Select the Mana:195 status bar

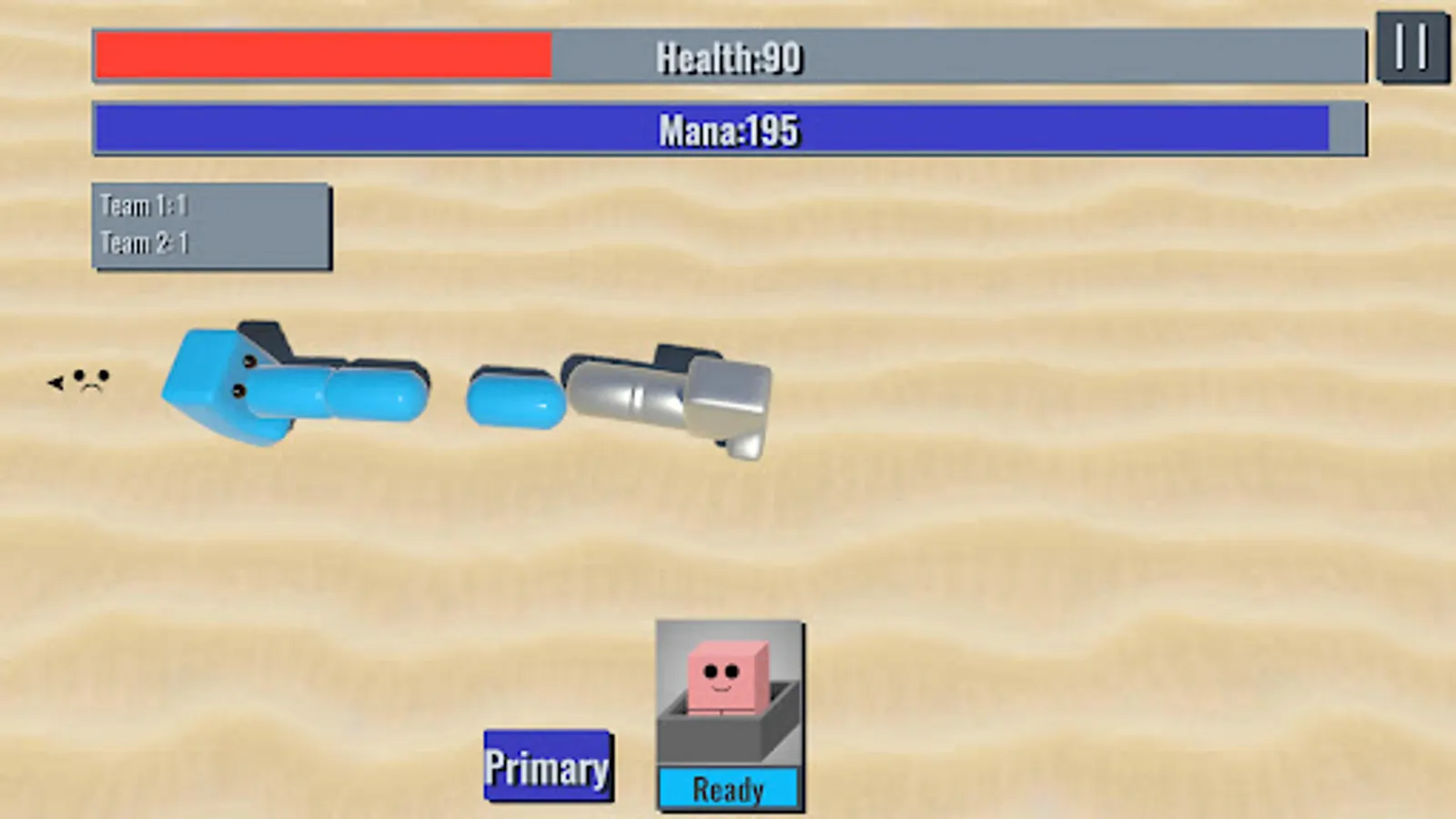728,129
